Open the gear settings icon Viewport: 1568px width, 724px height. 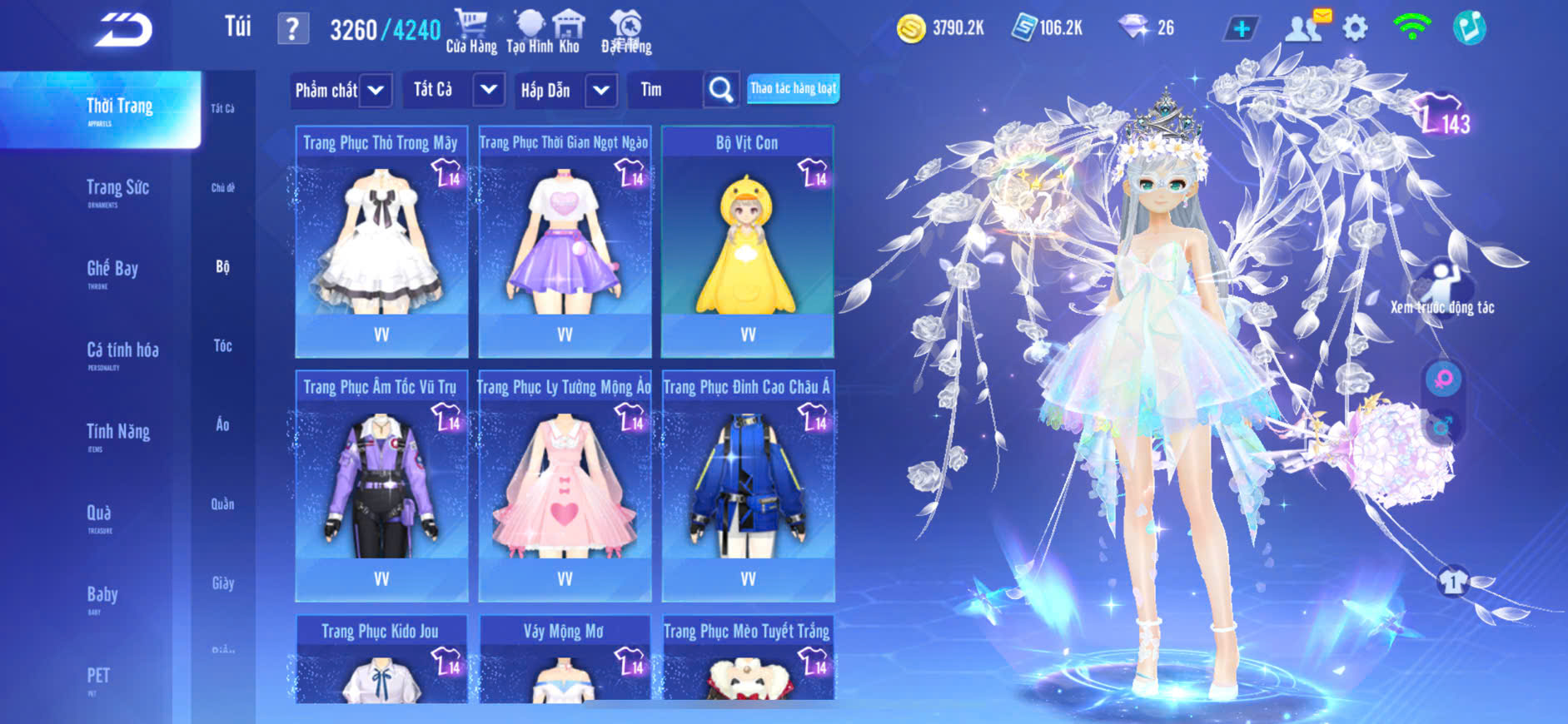[1355, 28]
